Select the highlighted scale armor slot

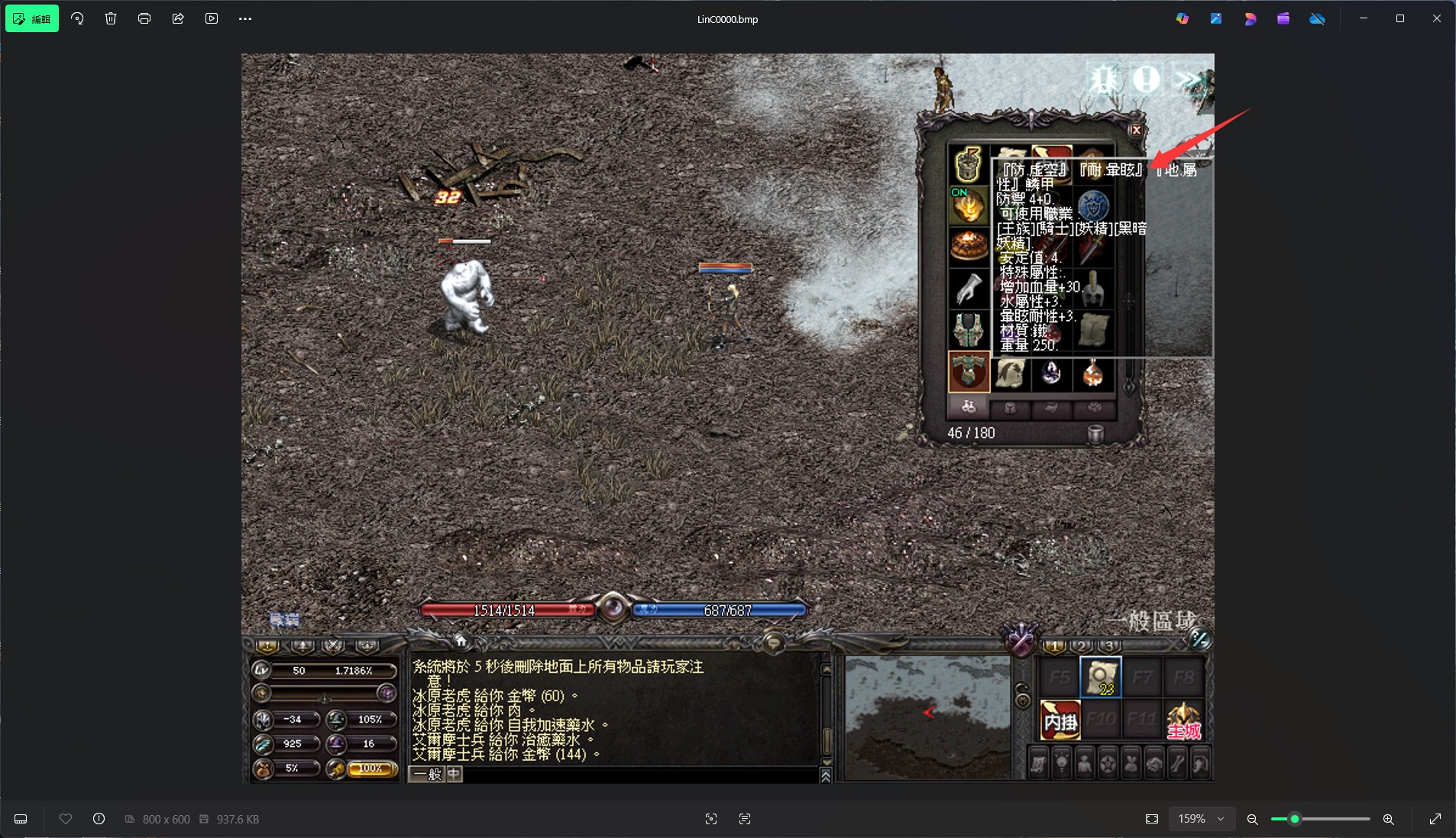point(969,372)
